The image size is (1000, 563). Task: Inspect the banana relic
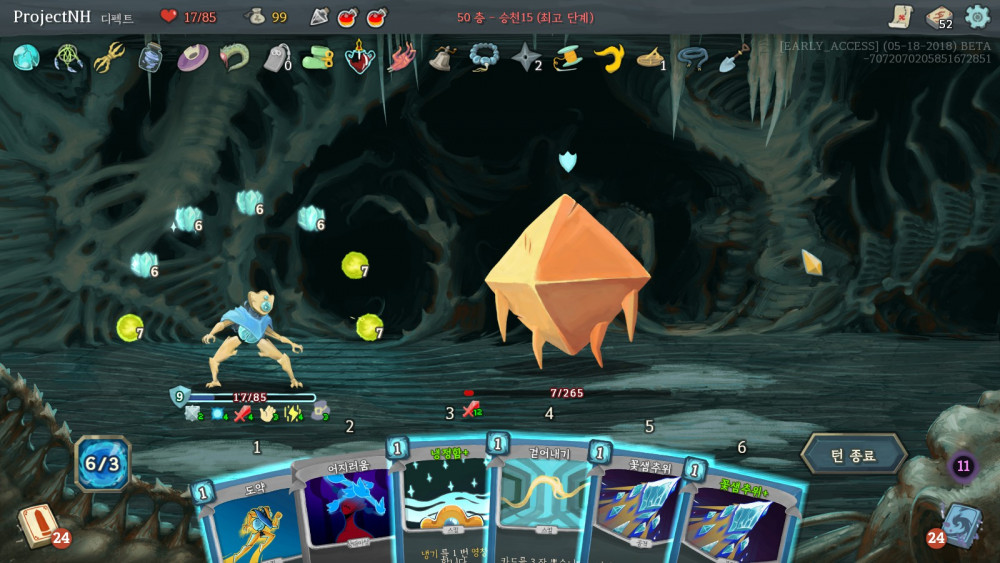[609, 58]
